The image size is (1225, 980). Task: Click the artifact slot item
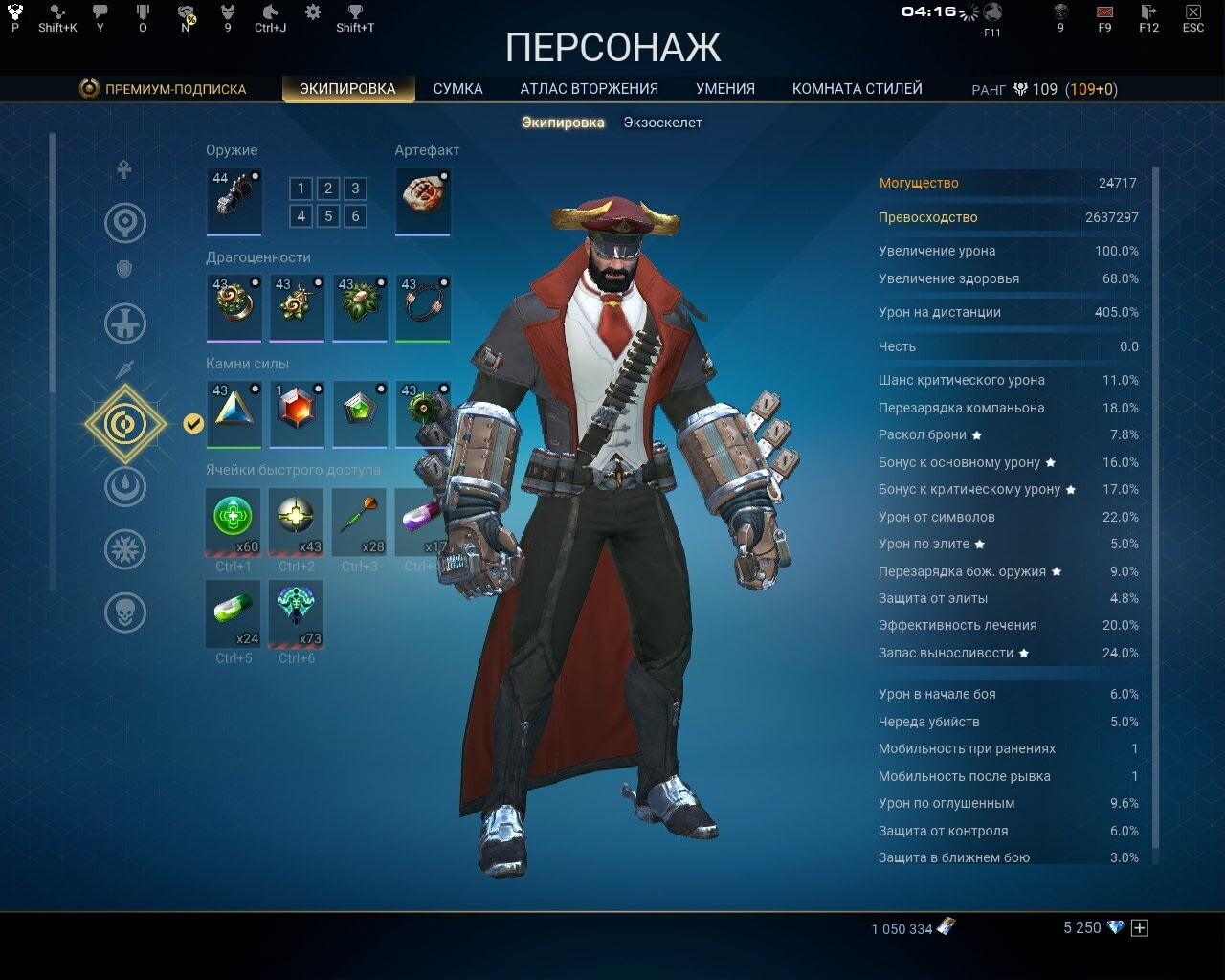tap(422, 200)
